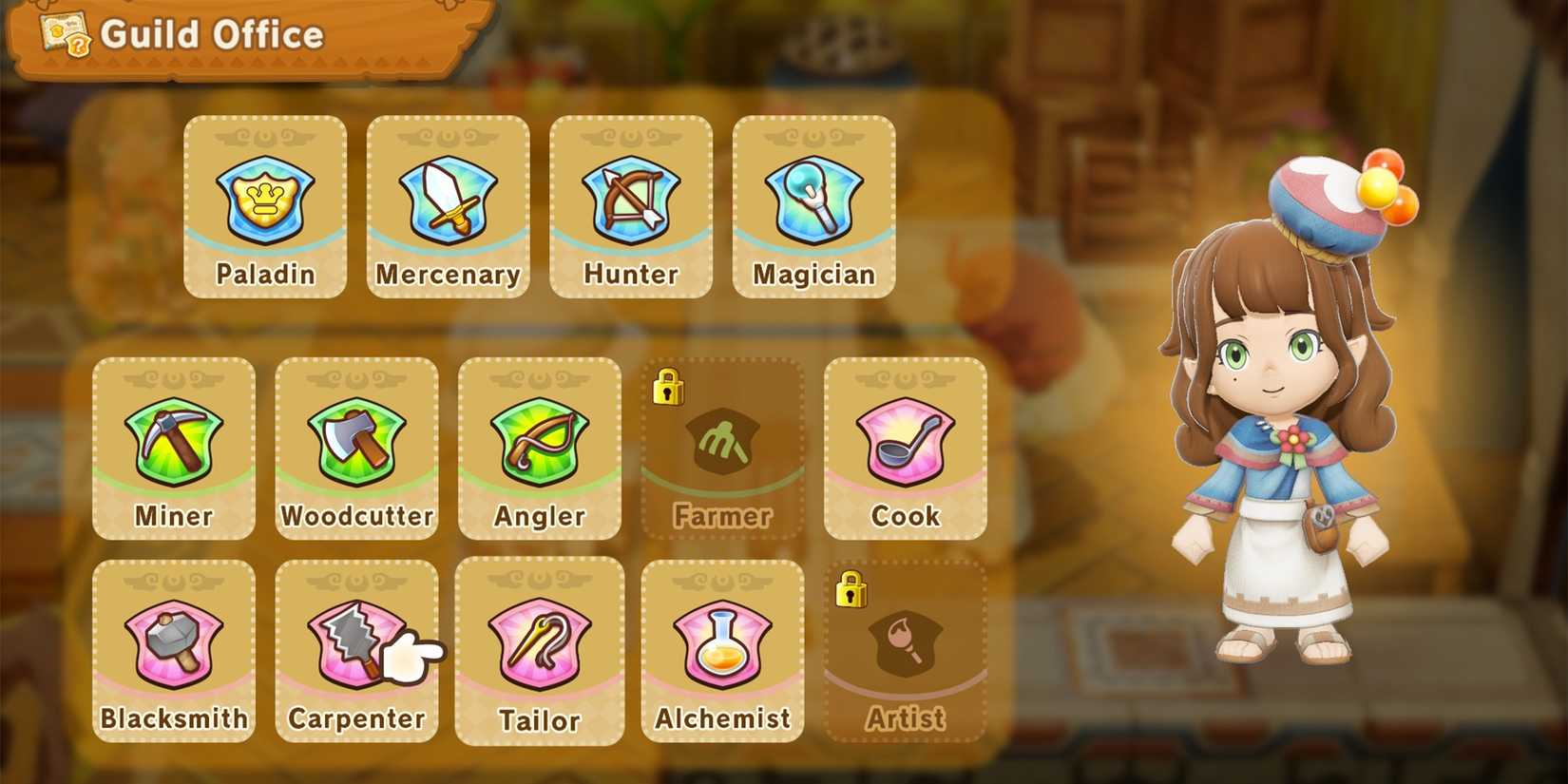
Task: Click the Guild Office title banner
Action: (214, 36)
